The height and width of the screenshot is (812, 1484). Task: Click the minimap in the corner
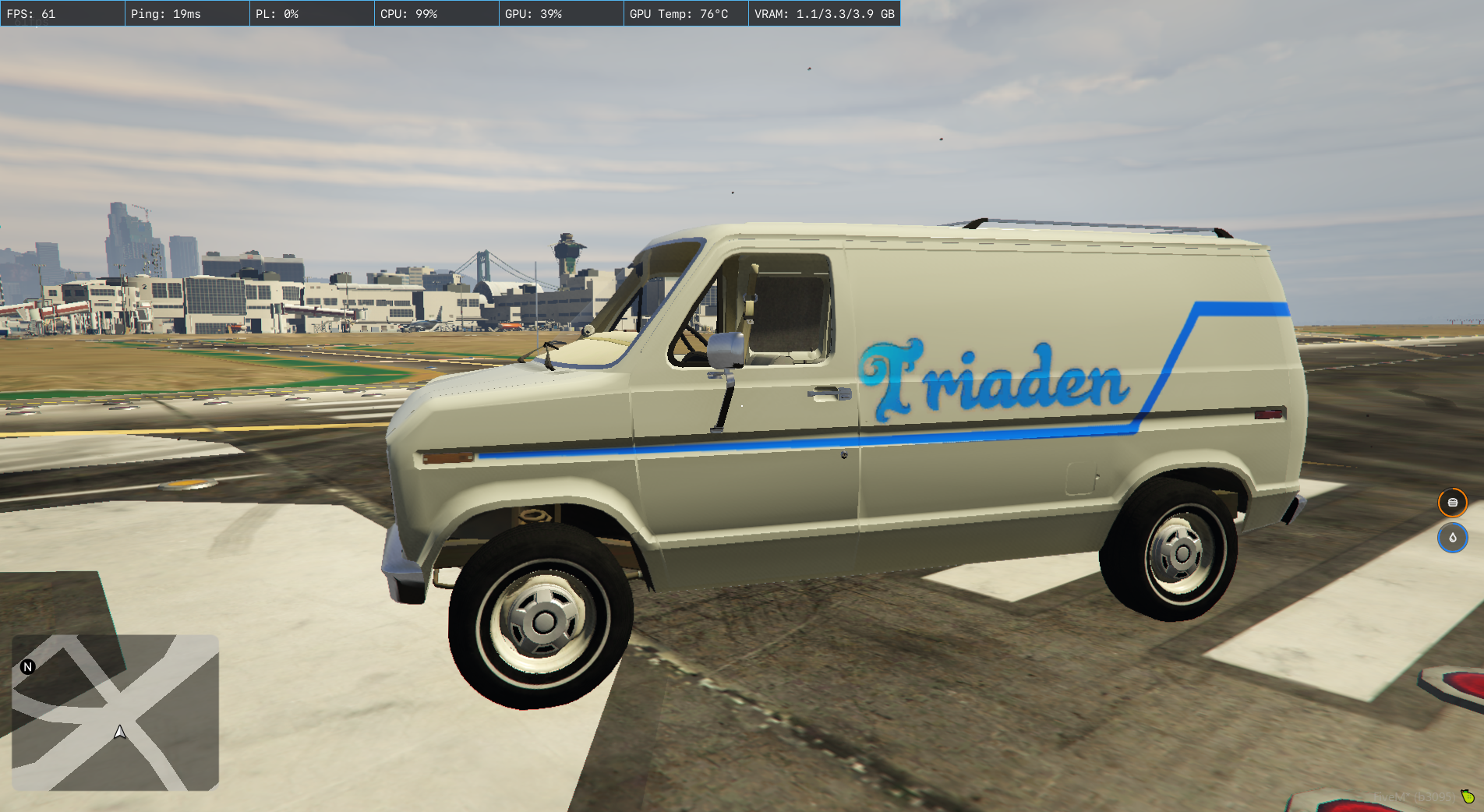tap(115, 712)
